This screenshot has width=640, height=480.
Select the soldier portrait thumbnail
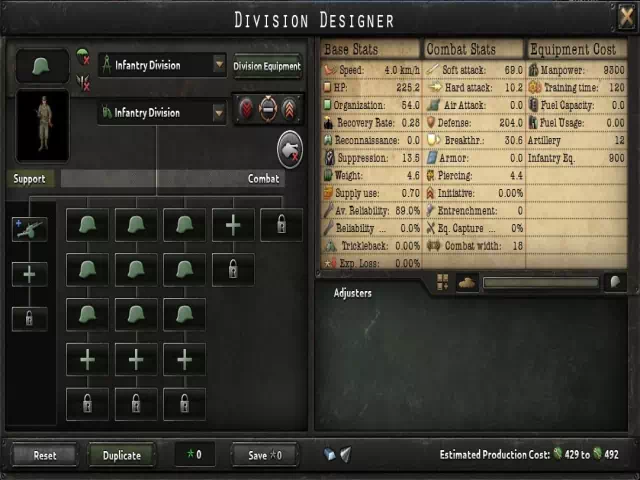click(43, 125)
